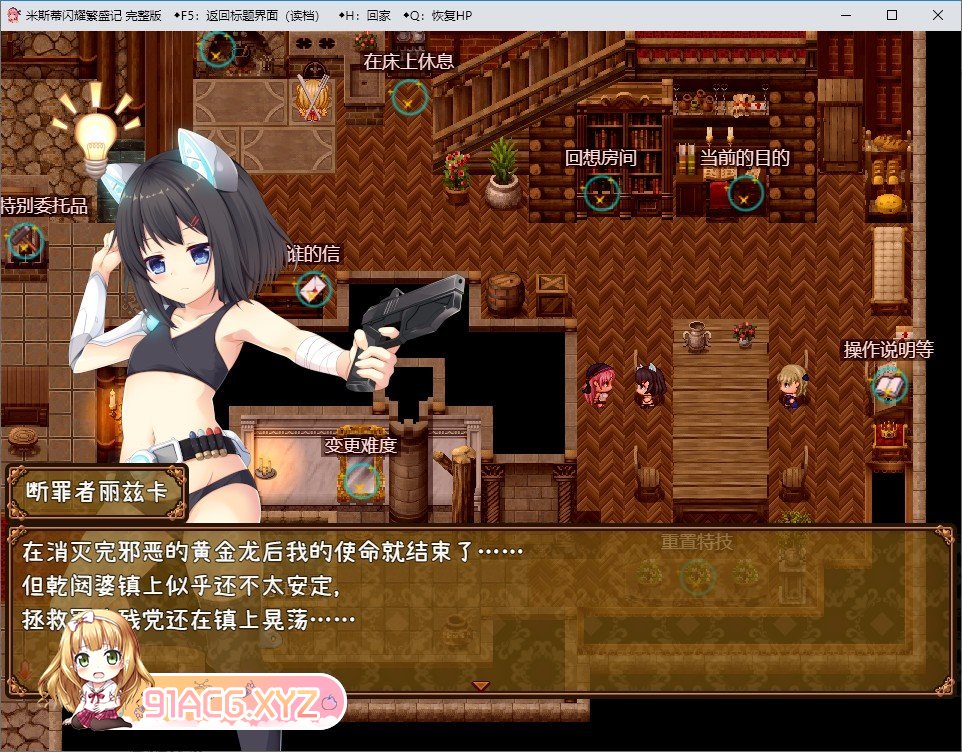Open the 谁的信 letter marker
962x752 pixels.
click(x=313, y=289)
